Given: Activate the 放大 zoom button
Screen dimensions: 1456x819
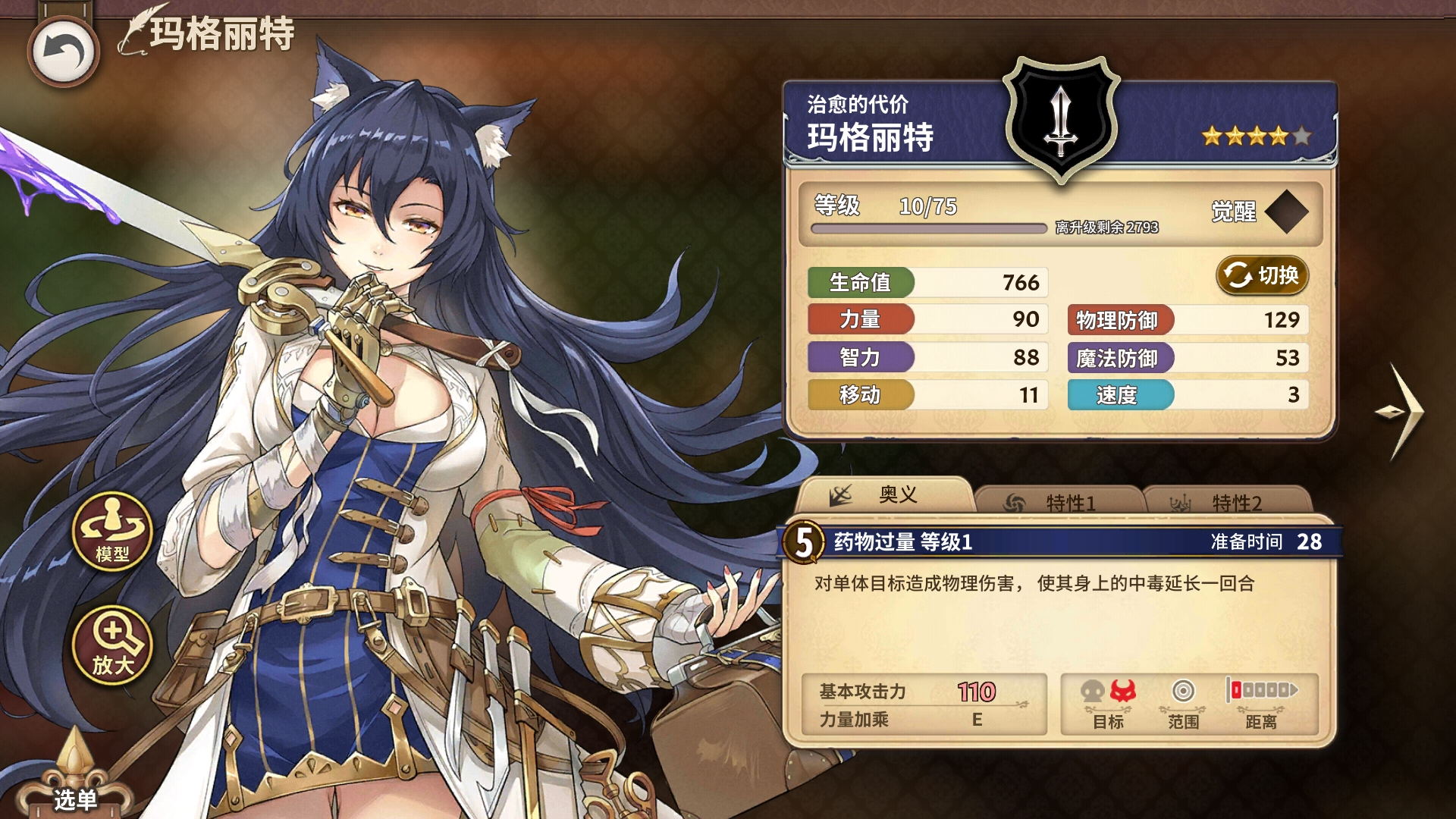Looking at the screenshot, I should coord(112,645).
